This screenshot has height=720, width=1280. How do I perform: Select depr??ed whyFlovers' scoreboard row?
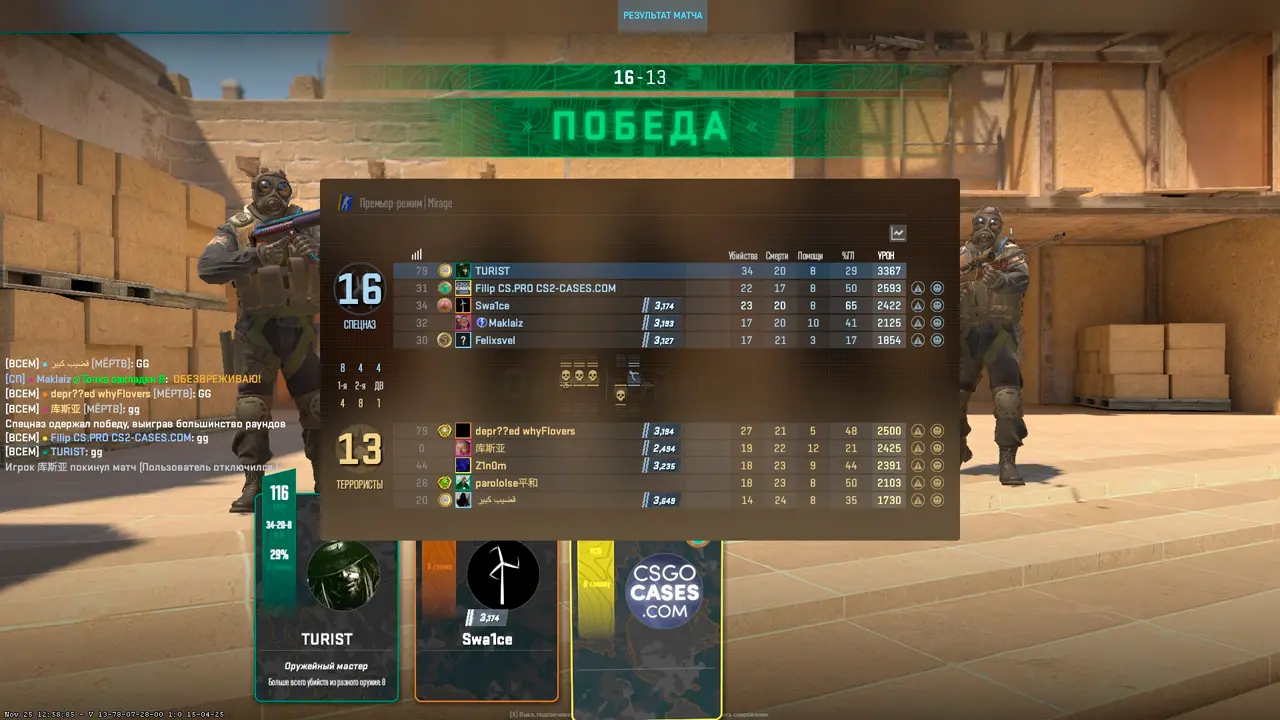pos(560,431)
